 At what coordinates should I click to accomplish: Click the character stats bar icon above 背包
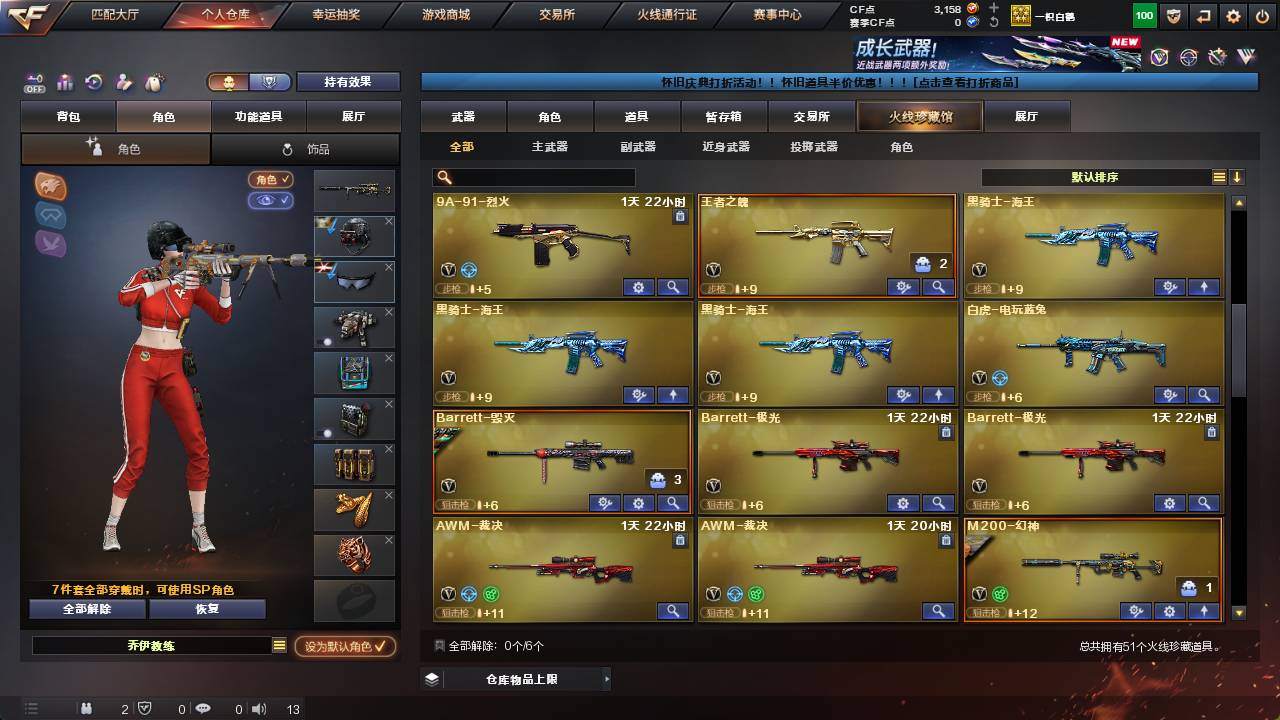pos(63,83)
